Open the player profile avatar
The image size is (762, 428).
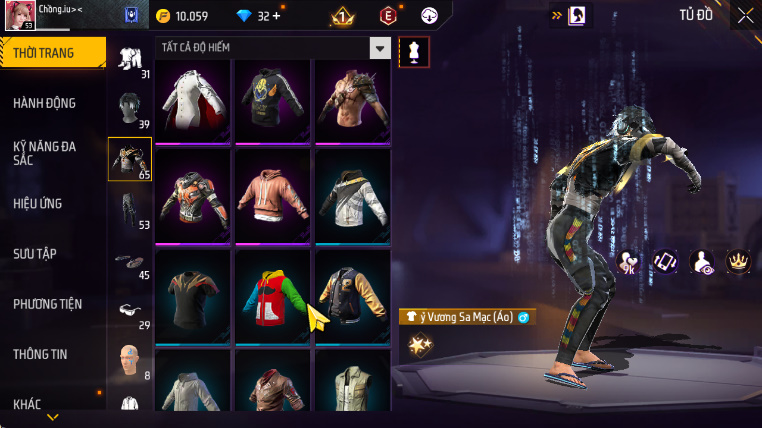(20, 16)
